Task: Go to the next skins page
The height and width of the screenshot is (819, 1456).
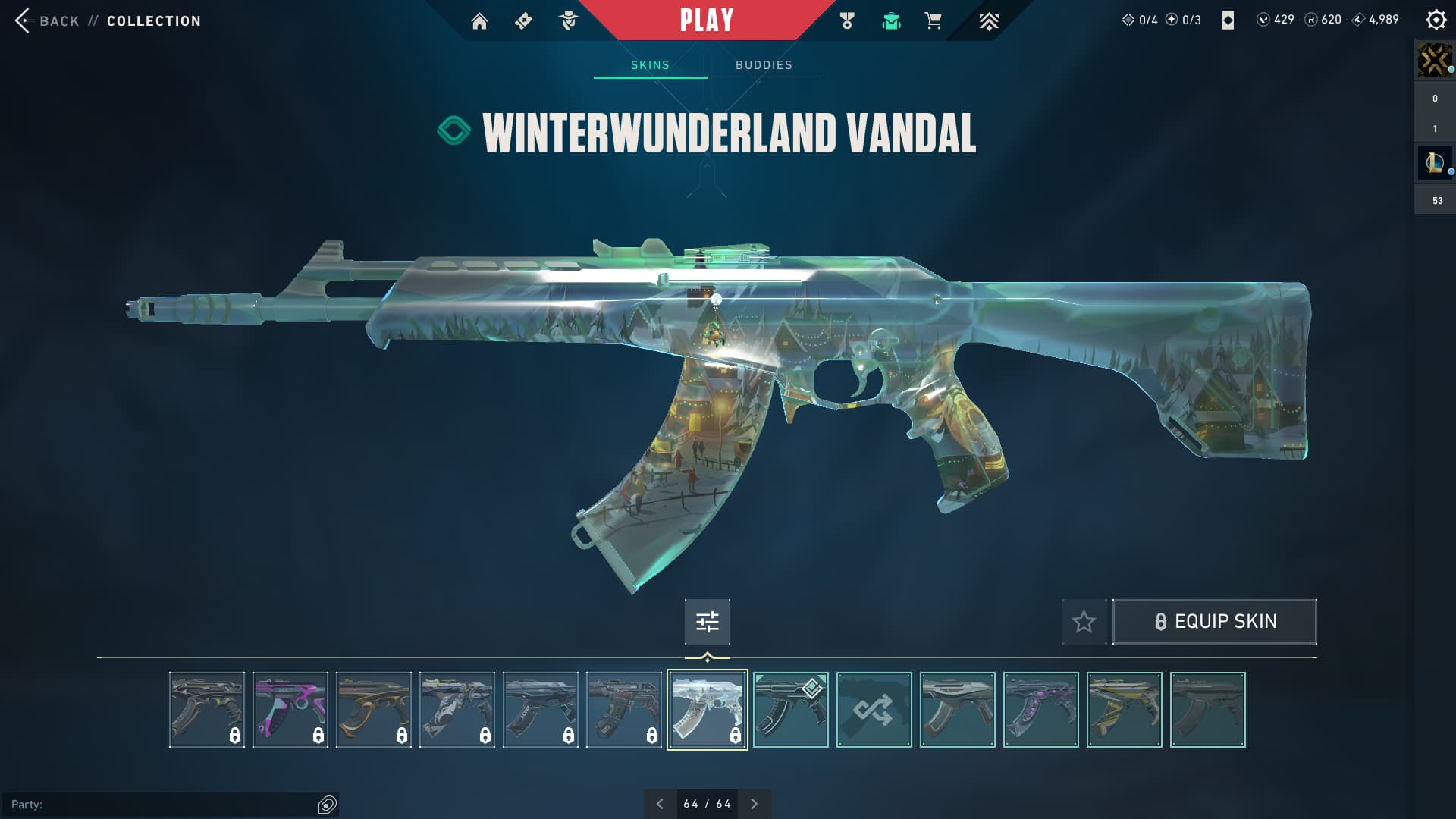Action: click(x=754, y=804)
